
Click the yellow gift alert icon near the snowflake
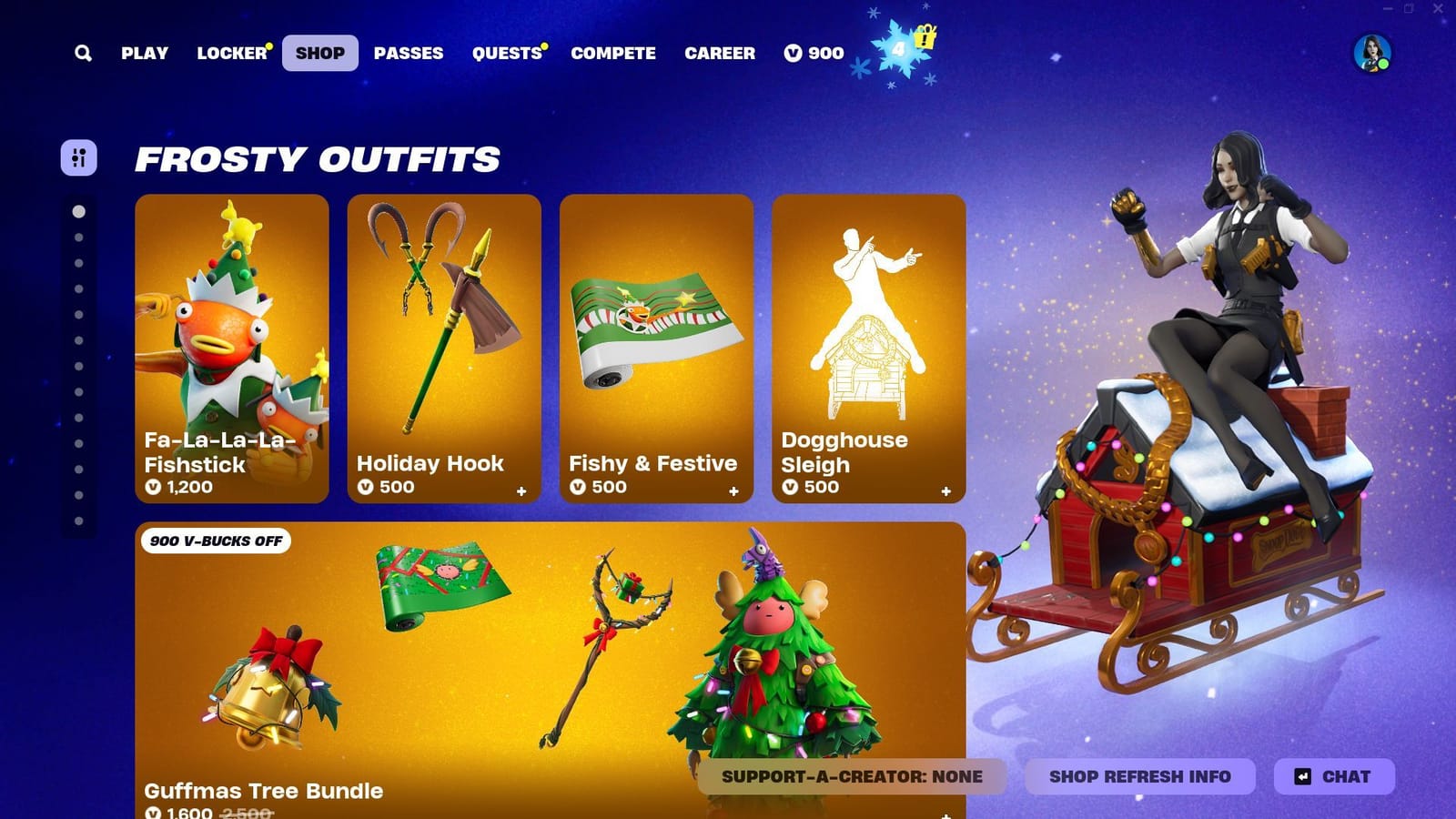(925, 40)
